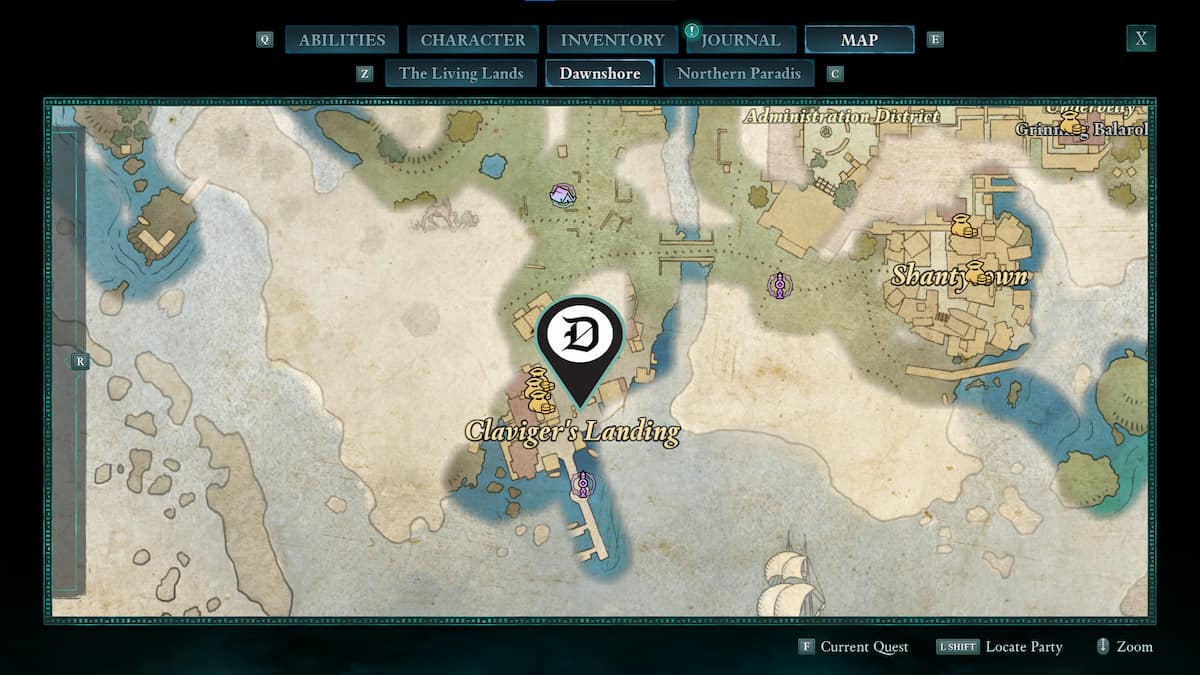Choose the fast travel beacon near Shantytown
Viewport: 1200px width, 675px height.
click(779, 285)
